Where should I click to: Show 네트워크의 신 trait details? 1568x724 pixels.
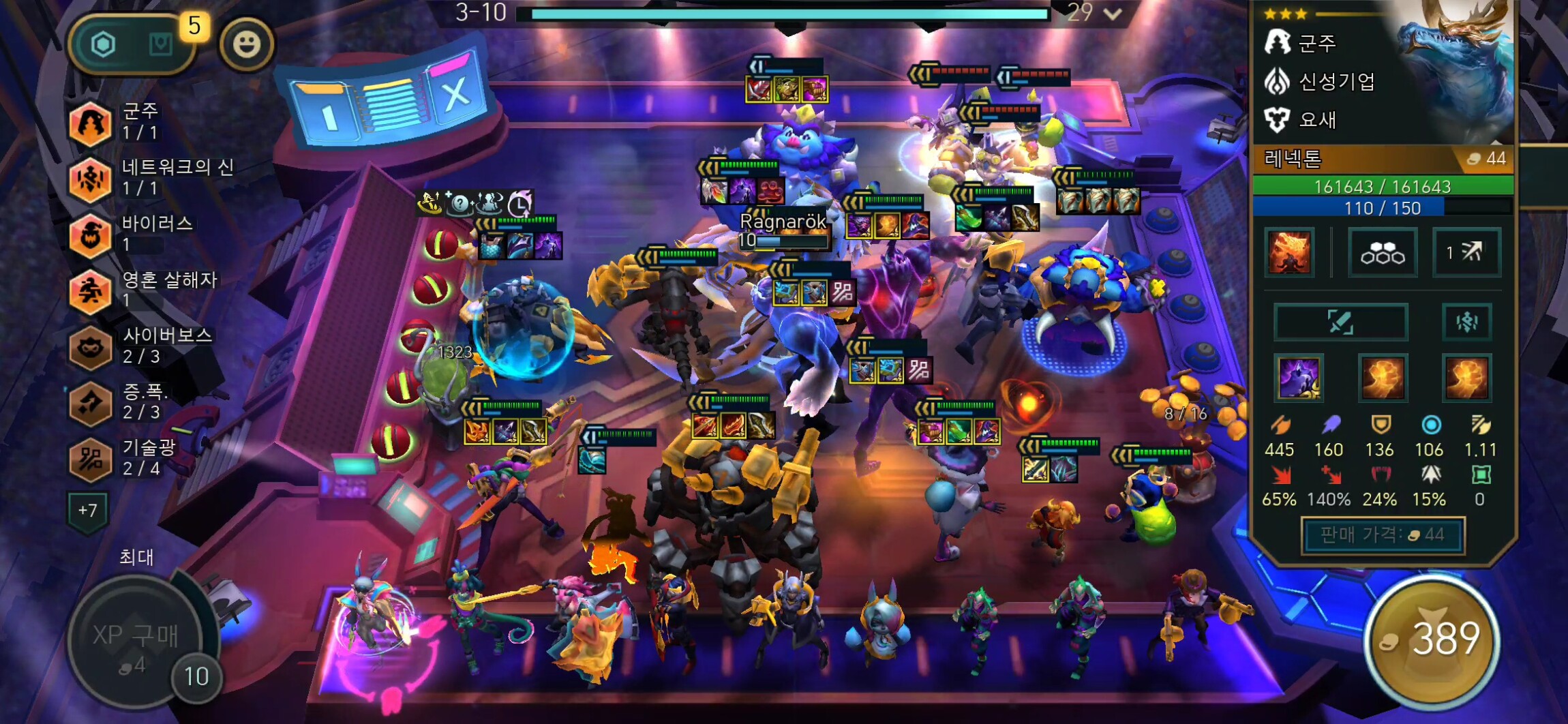[x=91, y=179]
